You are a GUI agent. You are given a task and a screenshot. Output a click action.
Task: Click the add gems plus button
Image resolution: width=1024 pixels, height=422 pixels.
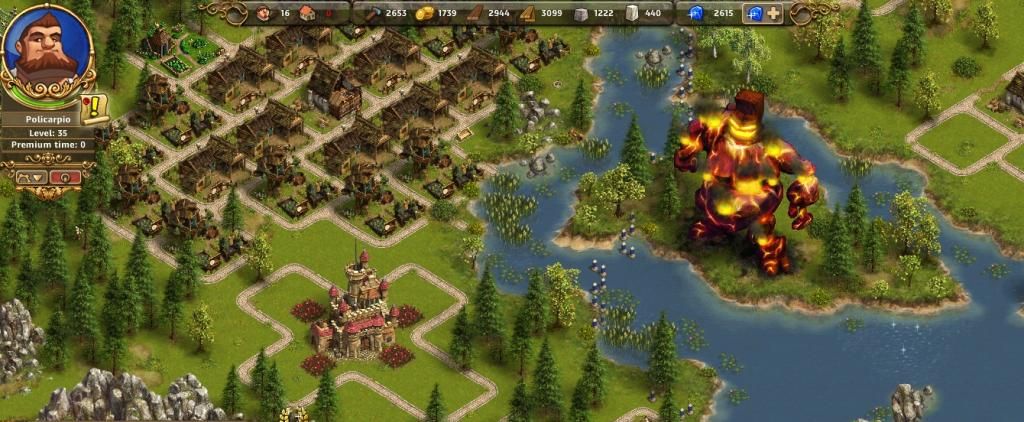774,13
